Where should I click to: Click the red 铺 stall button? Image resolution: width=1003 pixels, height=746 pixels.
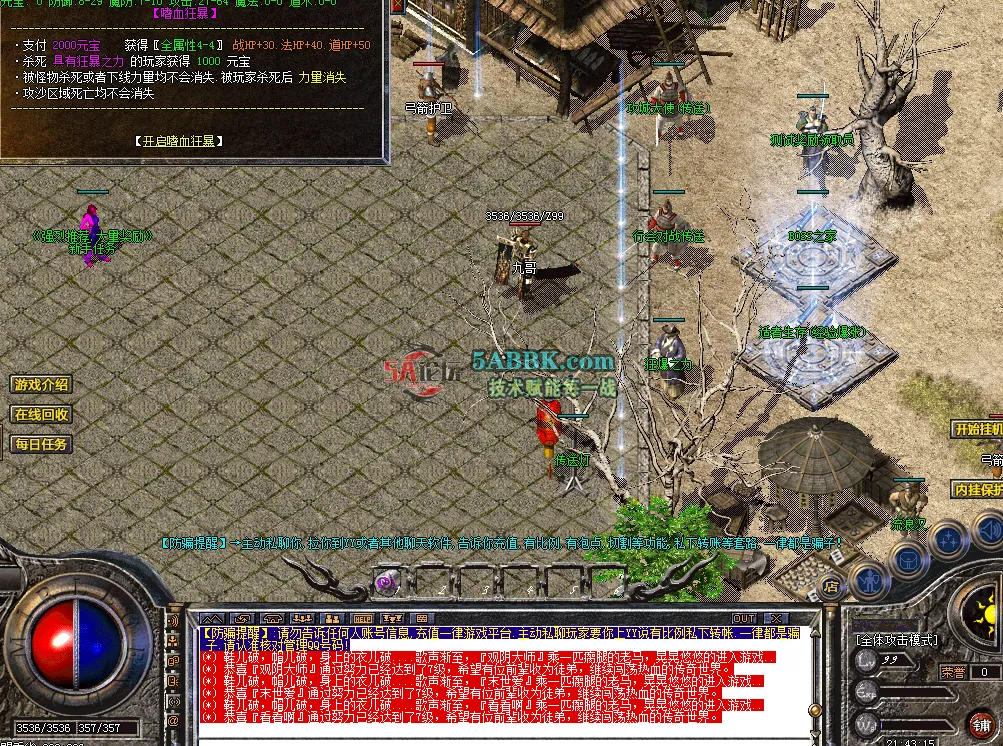(982, 724)
